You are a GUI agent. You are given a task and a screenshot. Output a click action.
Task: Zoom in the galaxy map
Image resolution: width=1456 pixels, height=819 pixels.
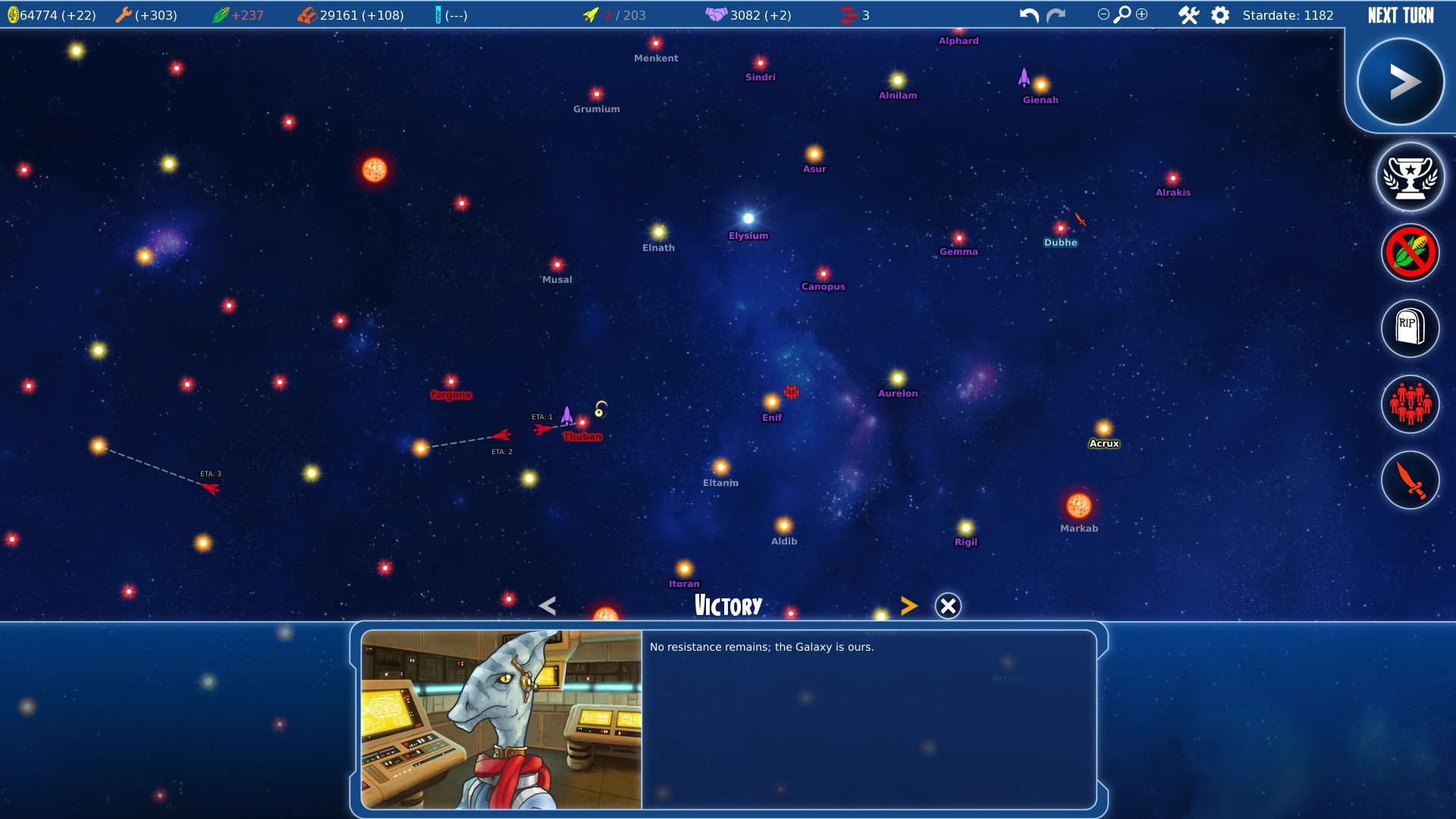click(1142, 14)
